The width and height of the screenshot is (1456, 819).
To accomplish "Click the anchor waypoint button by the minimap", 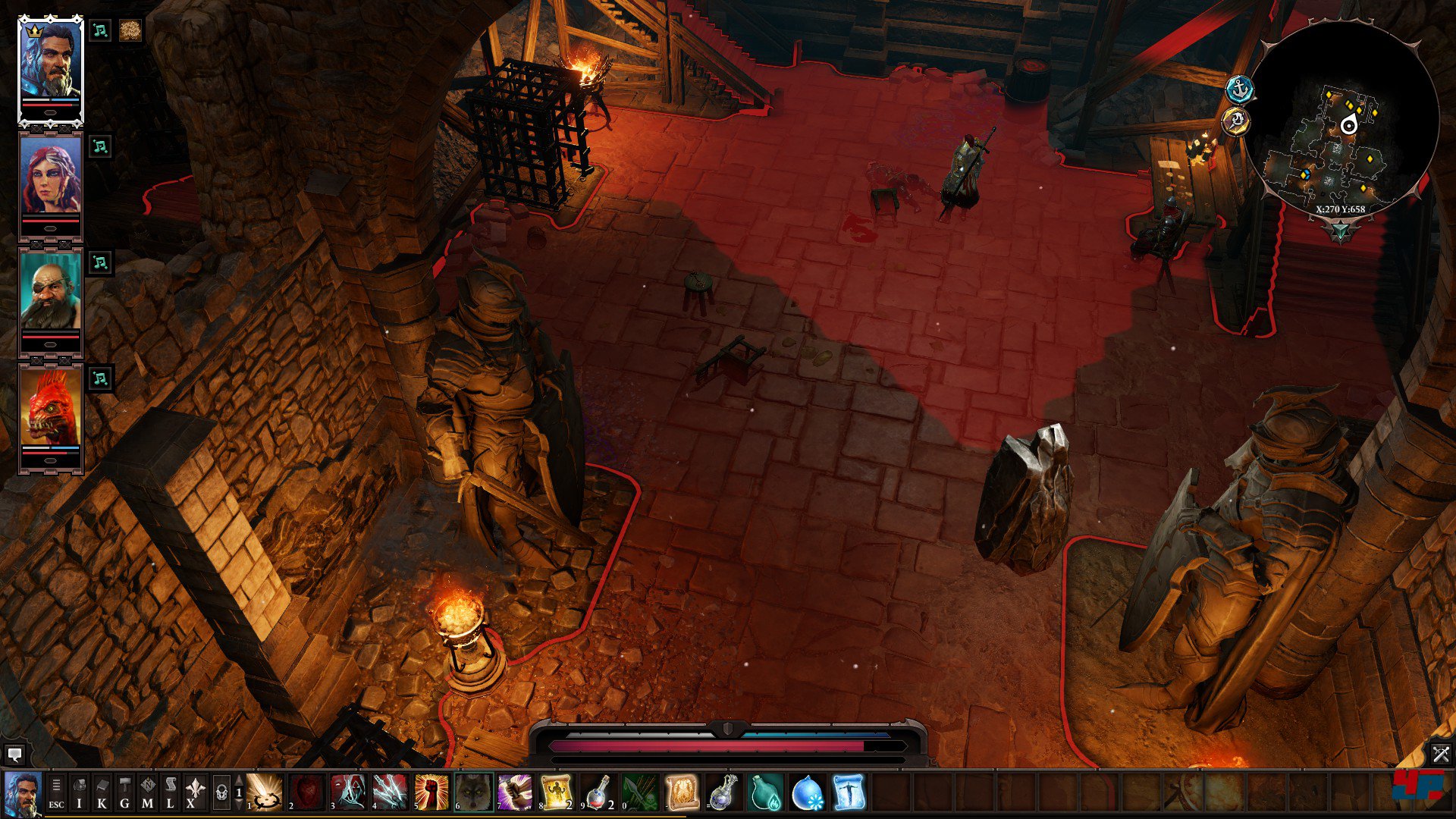I will click(x=1240, y=90).
